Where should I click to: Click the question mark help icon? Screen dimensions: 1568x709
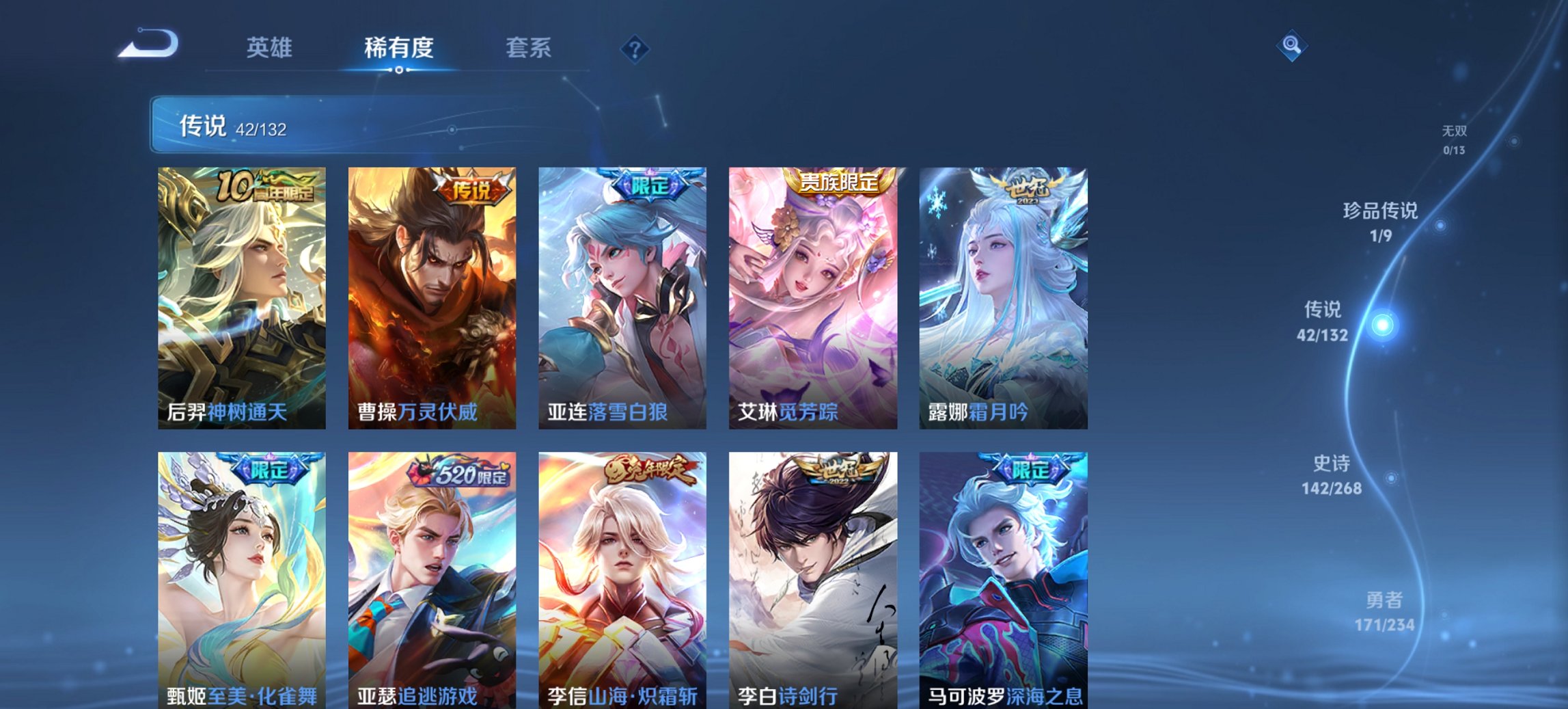pos(635,49)
